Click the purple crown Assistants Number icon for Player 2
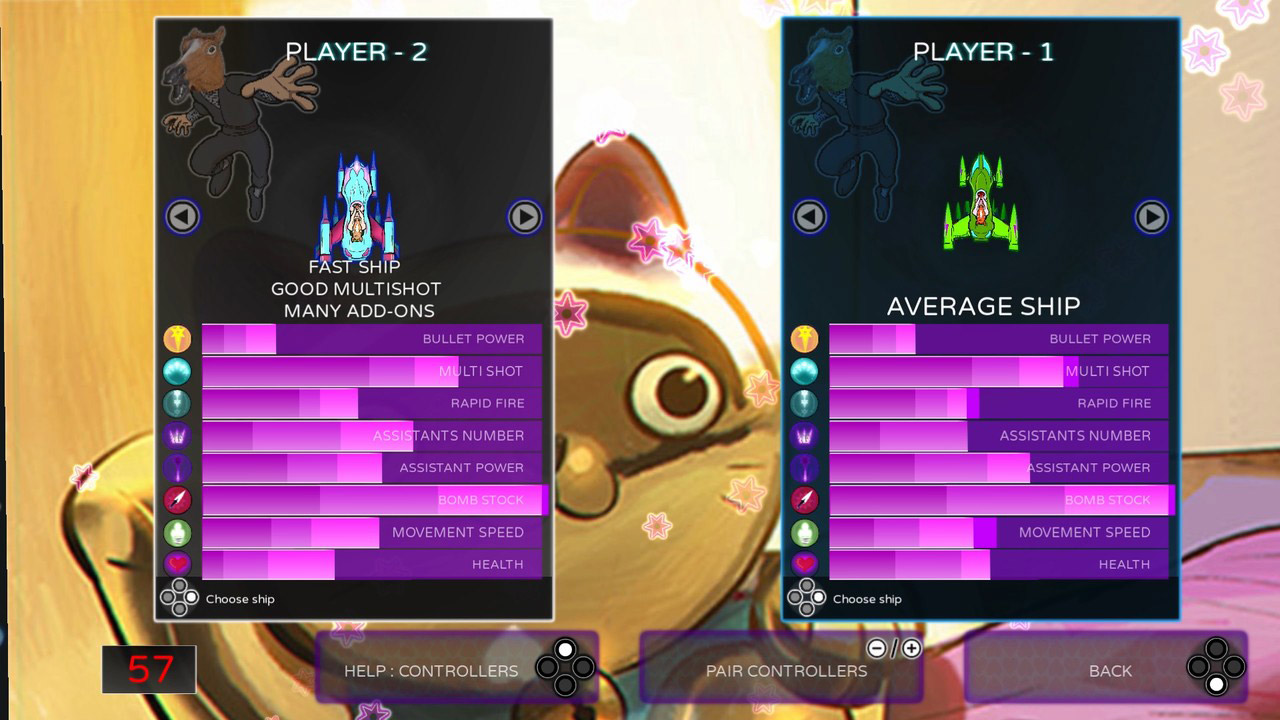The image size is (1280, 720). [177, 435]
